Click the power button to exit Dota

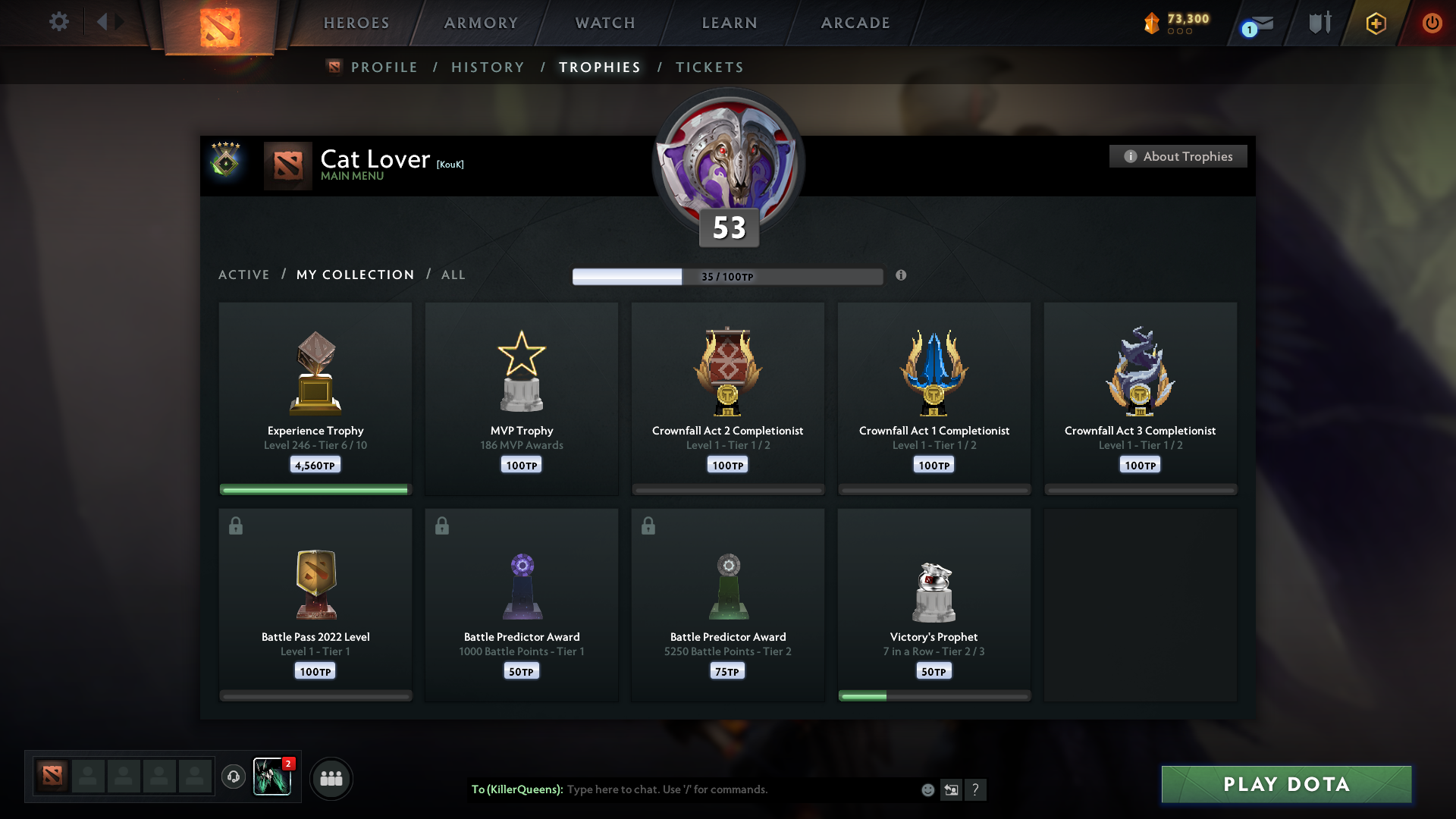[x=1432, y=23]
